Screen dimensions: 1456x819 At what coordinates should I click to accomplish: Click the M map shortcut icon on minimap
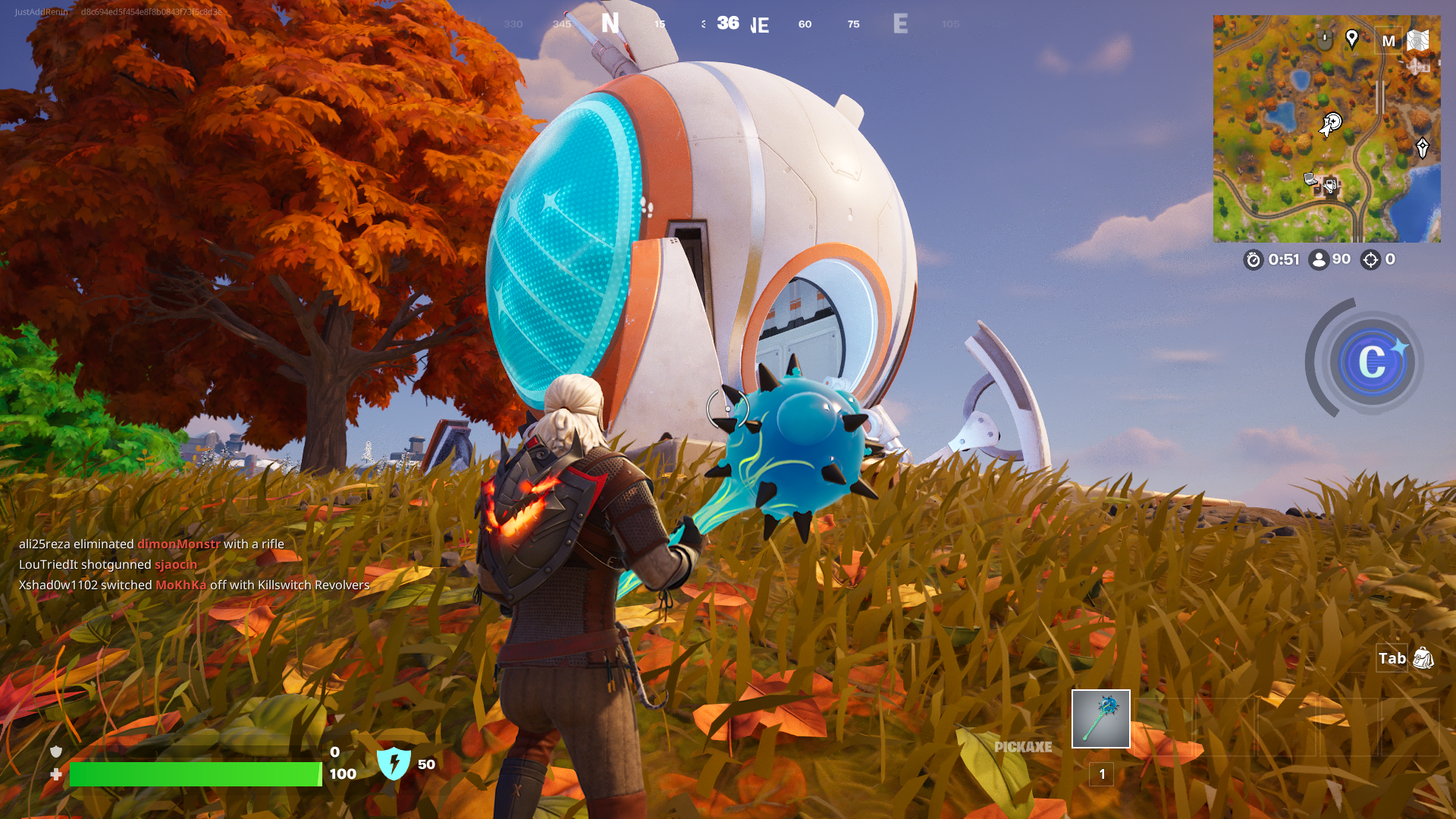(x=1390, y=41)
